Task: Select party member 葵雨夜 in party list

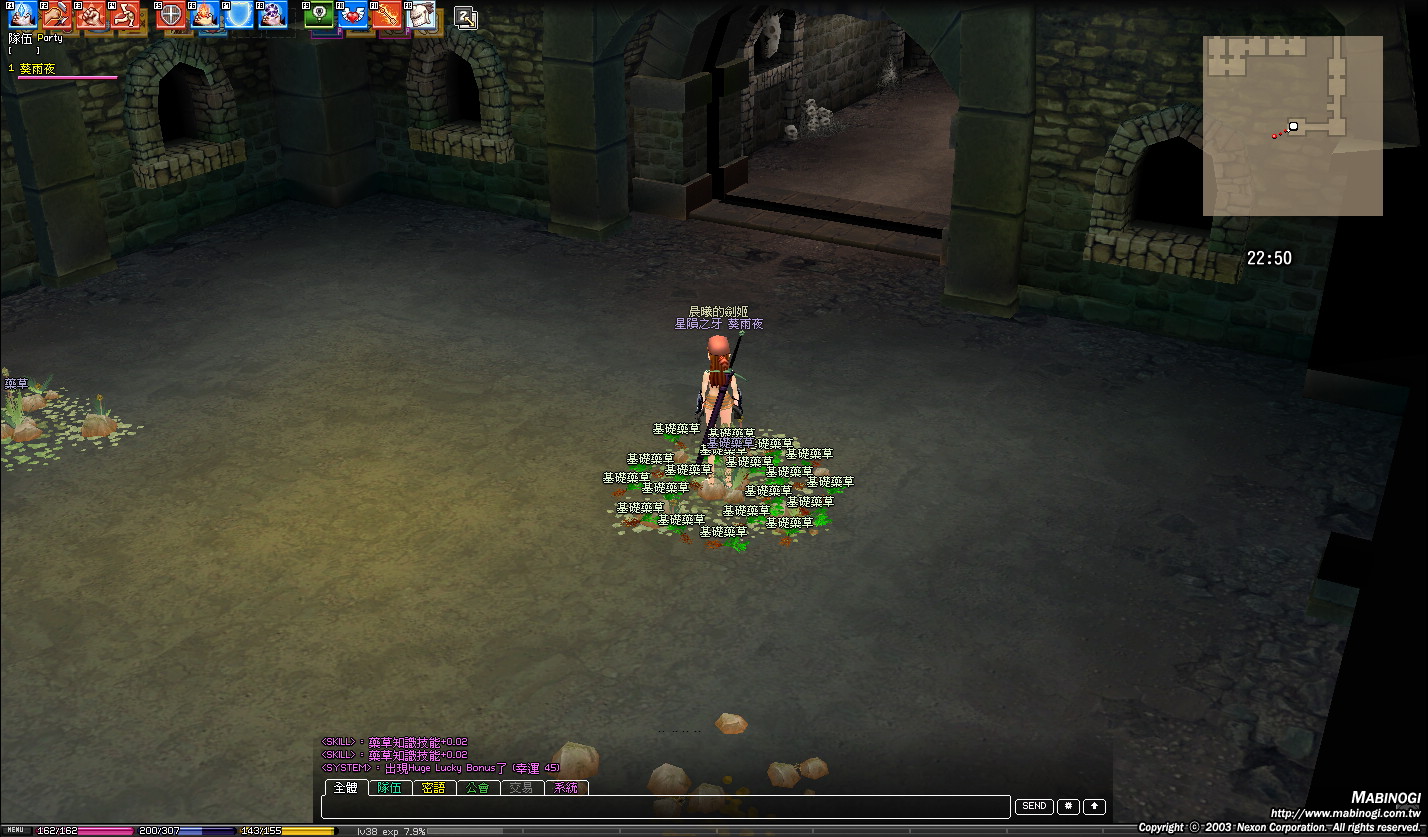Action: (x=38, y=69)
